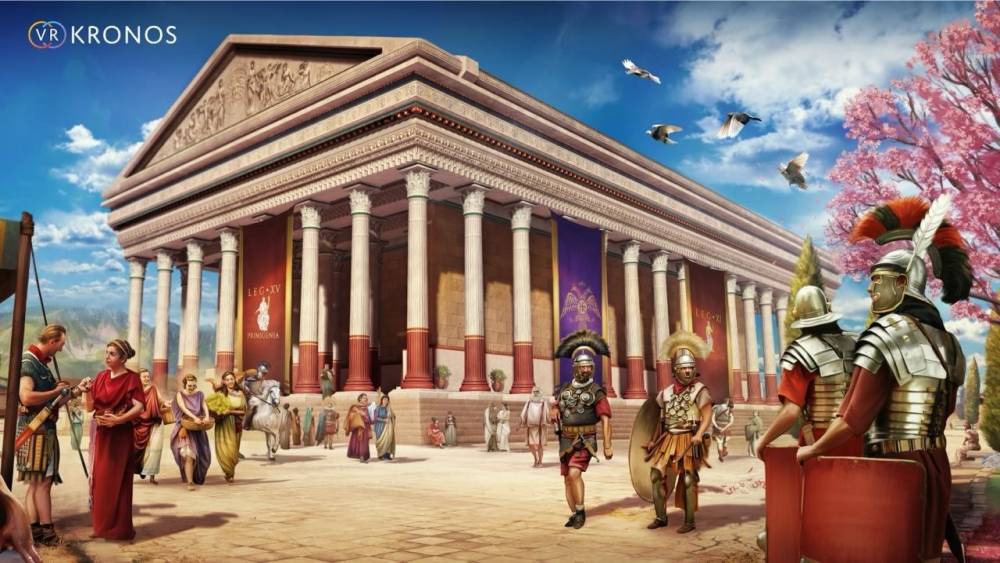Click the VR Kronos logo
Viewport: 1000px width, 563px height.
[101, 35]
